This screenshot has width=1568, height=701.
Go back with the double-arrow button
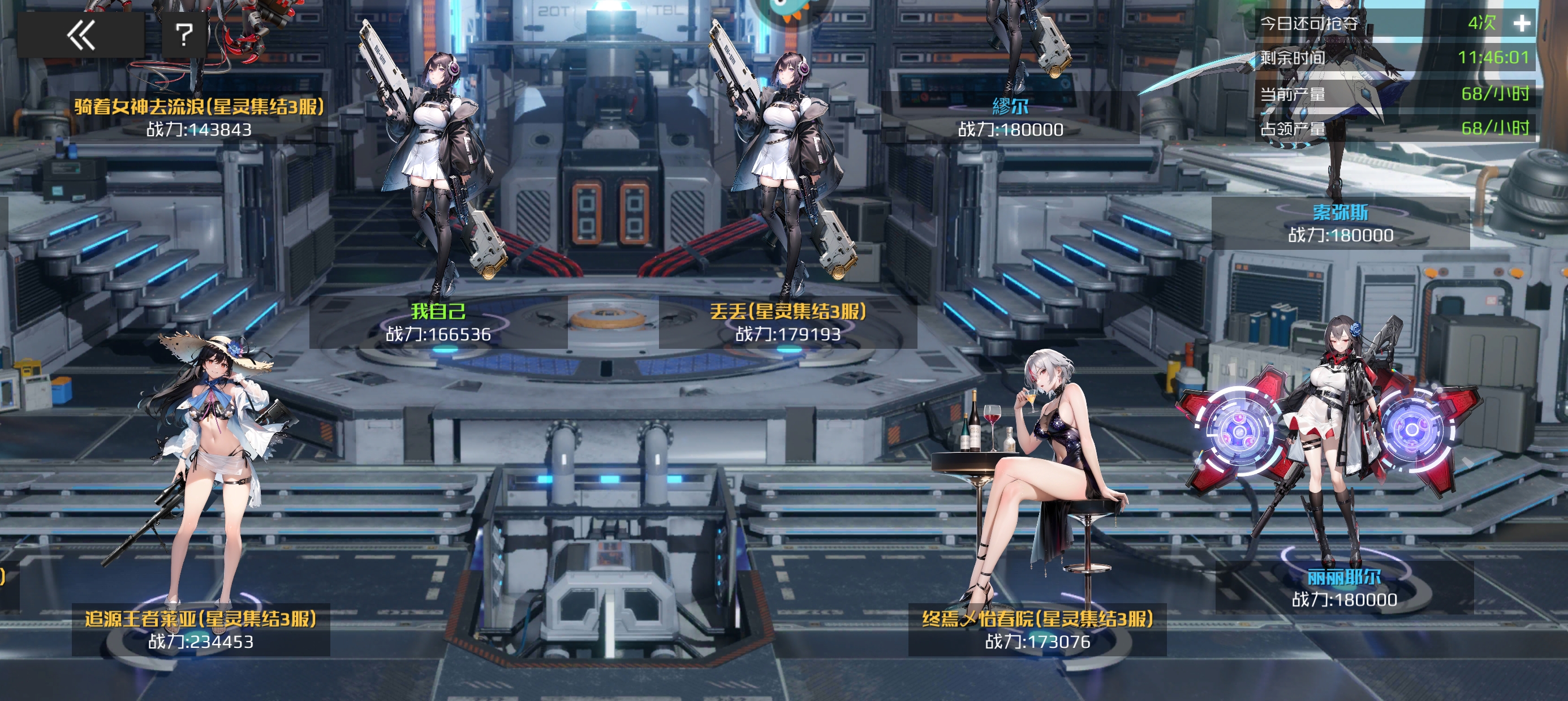80,34
